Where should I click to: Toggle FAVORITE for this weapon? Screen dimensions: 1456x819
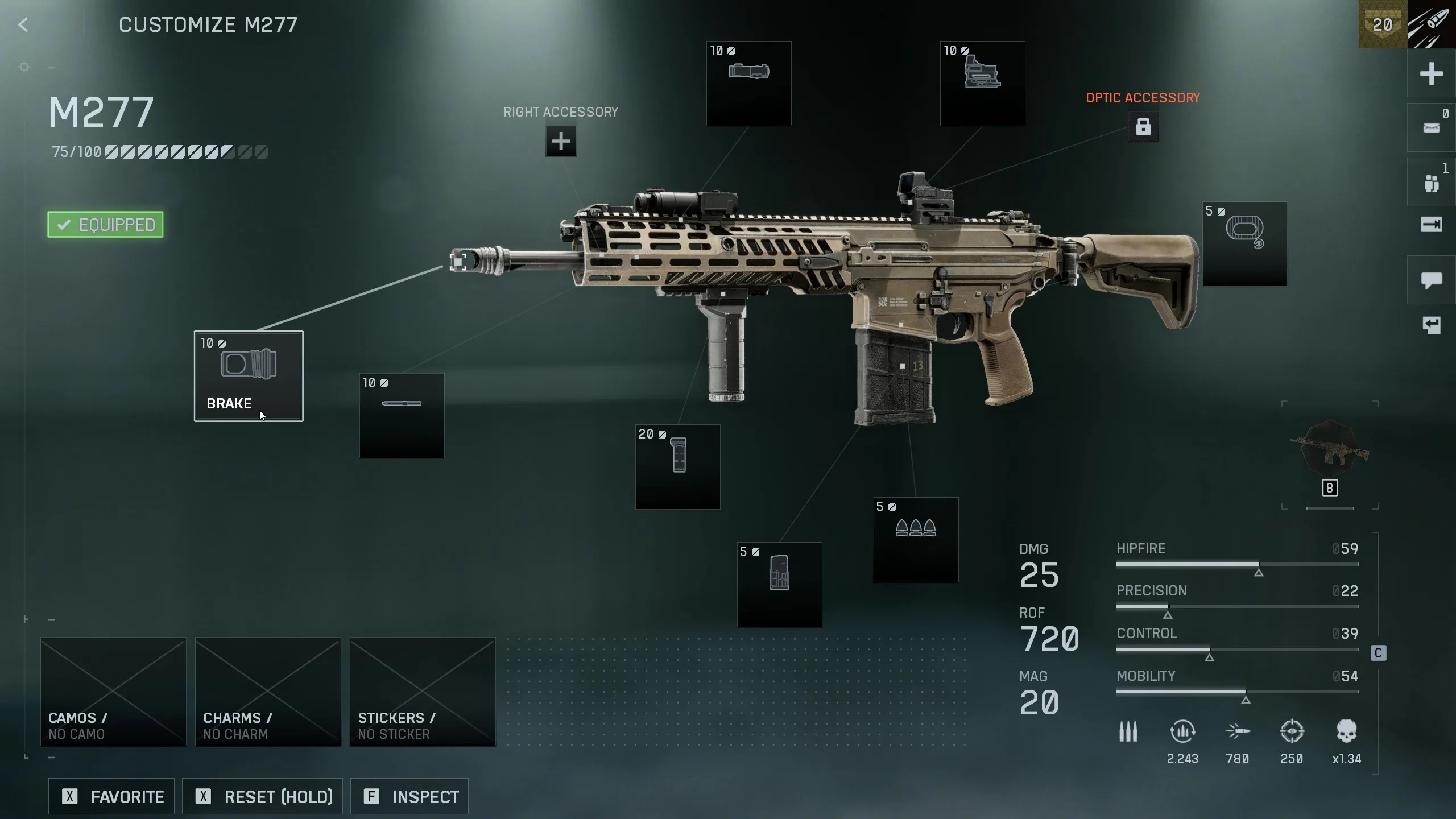click(x=111, y=796)
